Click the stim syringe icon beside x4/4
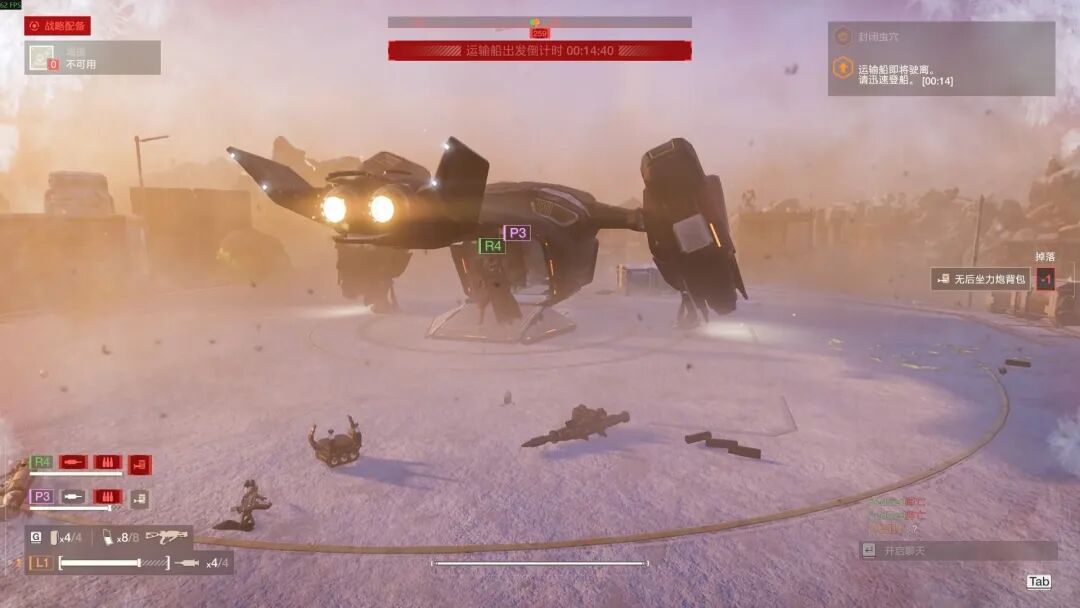This screenshot has width=1080, height=608. coord(187,563)
